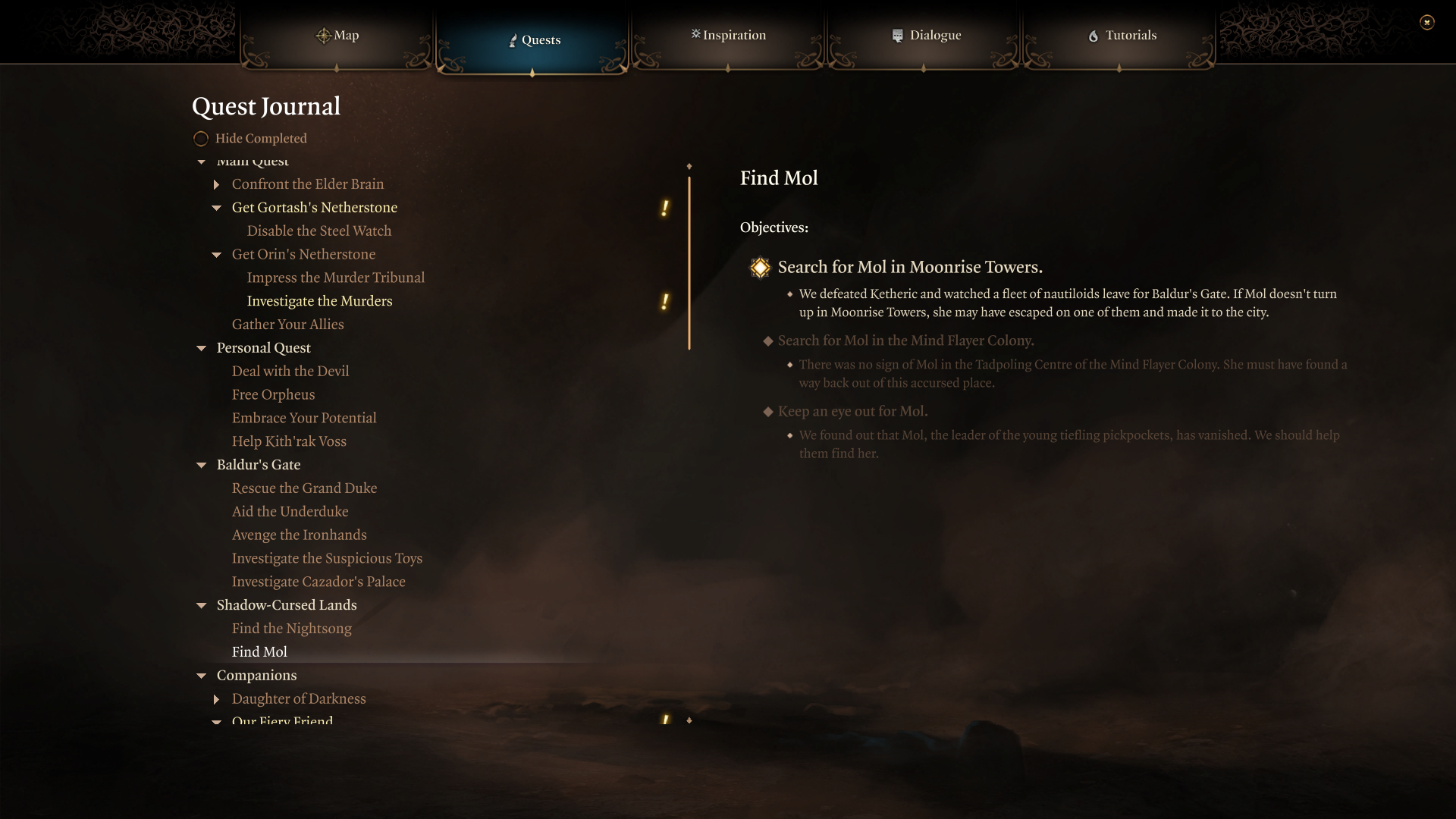Click the exclamation marker beside Investigate the Murders
Image resolution: width=1456 pixels, height=819 pixels.
[665, 302]
